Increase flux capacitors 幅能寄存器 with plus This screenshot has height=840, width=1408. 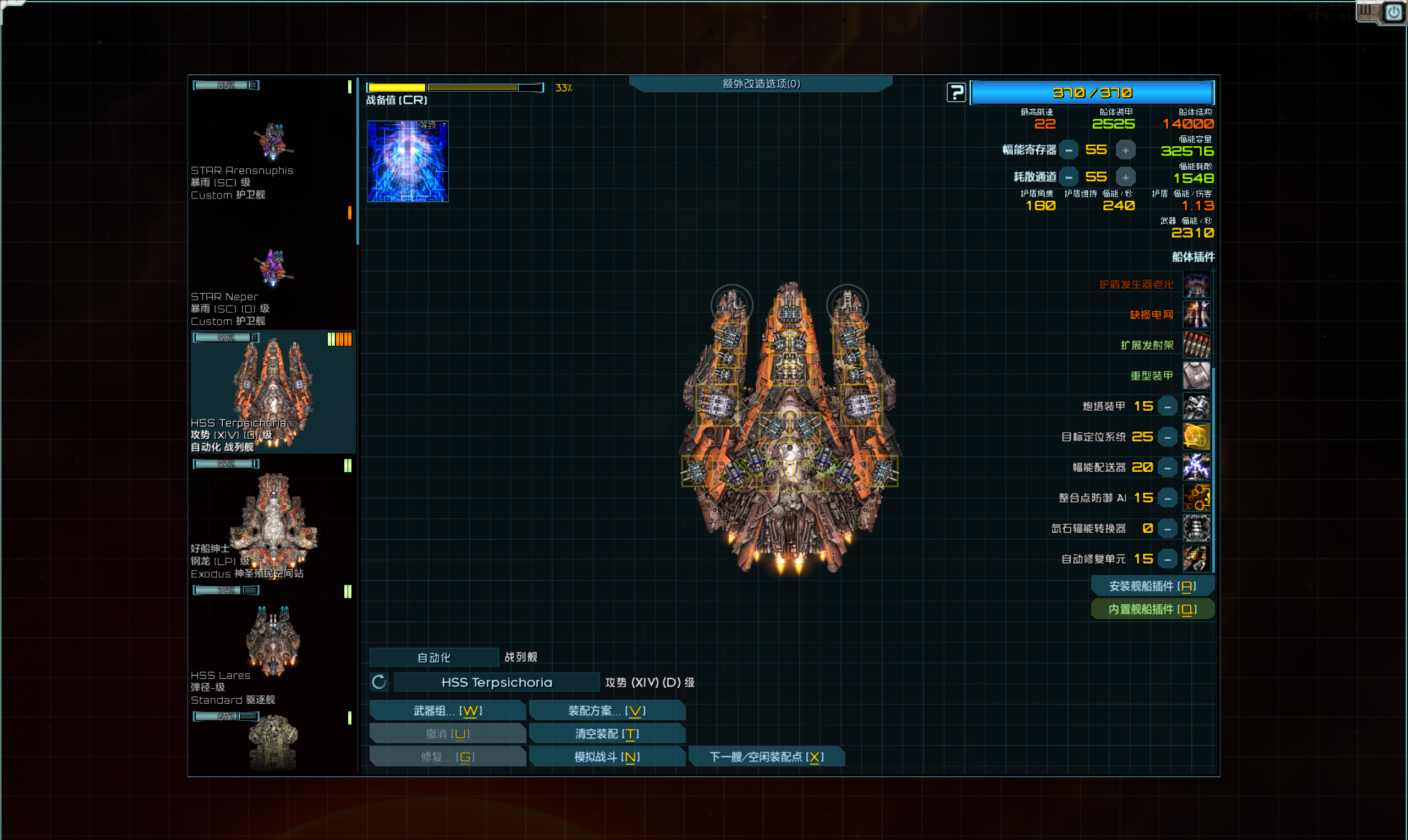(1125, 150)
